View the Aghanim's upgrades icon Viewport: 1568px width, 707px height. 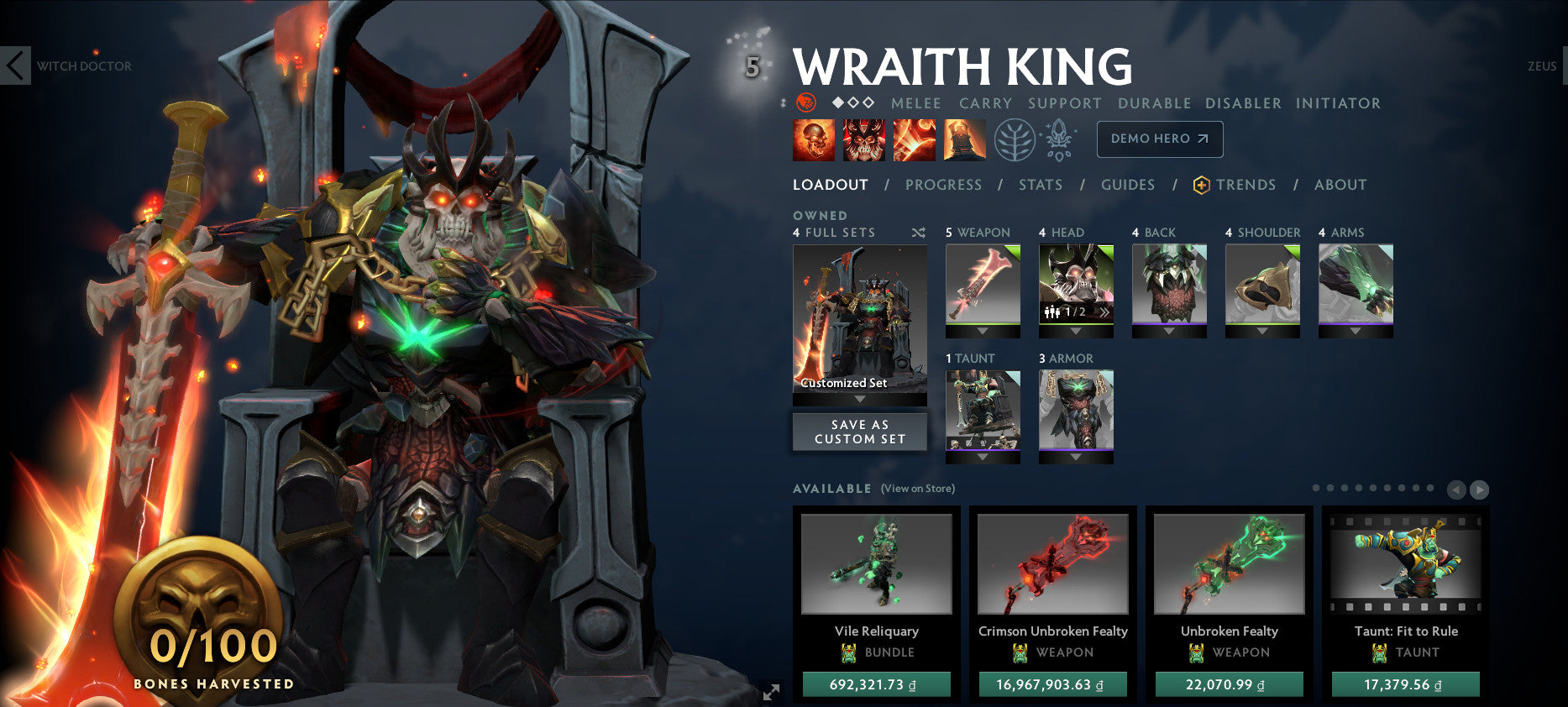pos(1060,139)
